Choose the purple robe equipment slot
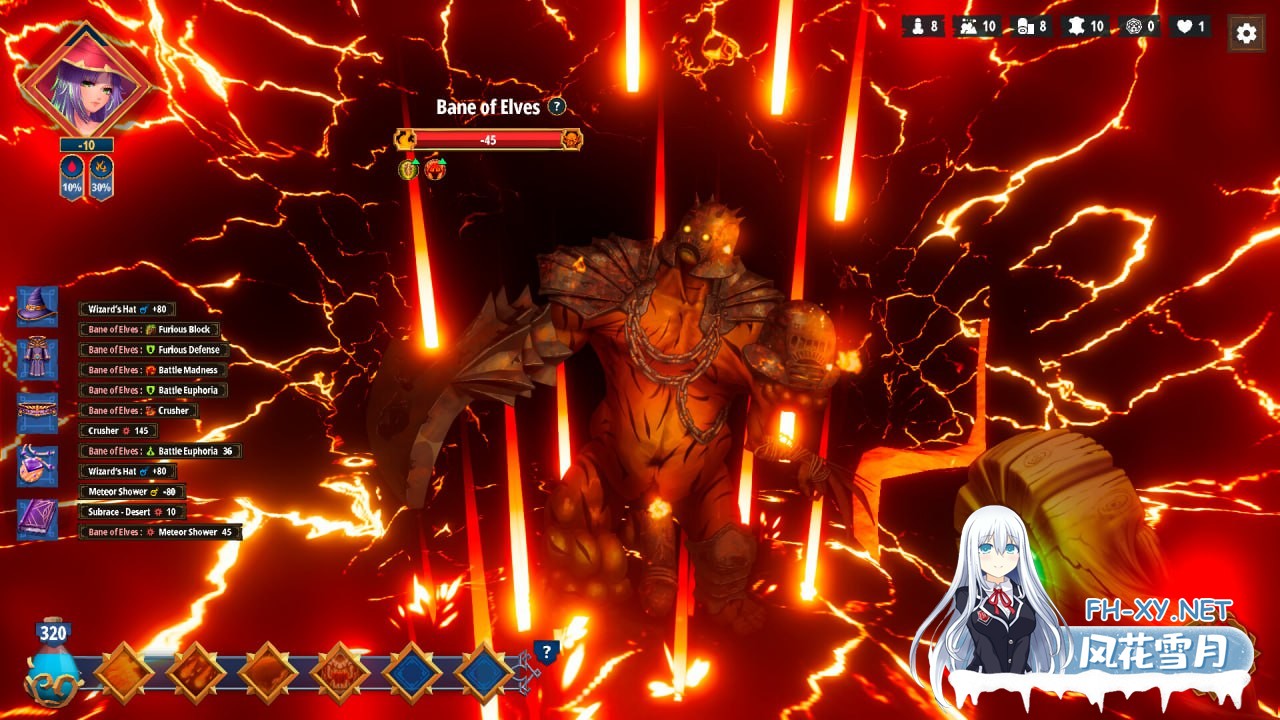 (x=37, y=359)
